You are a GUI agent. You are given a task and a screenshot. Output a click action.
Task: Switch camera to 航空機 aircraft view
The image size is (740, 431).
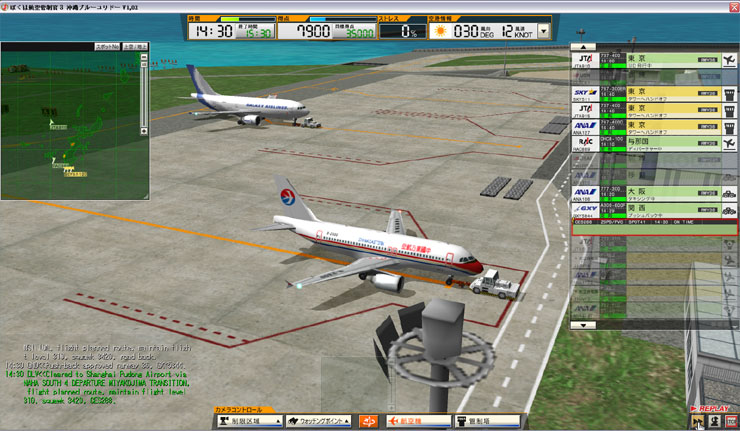(415, 422)
